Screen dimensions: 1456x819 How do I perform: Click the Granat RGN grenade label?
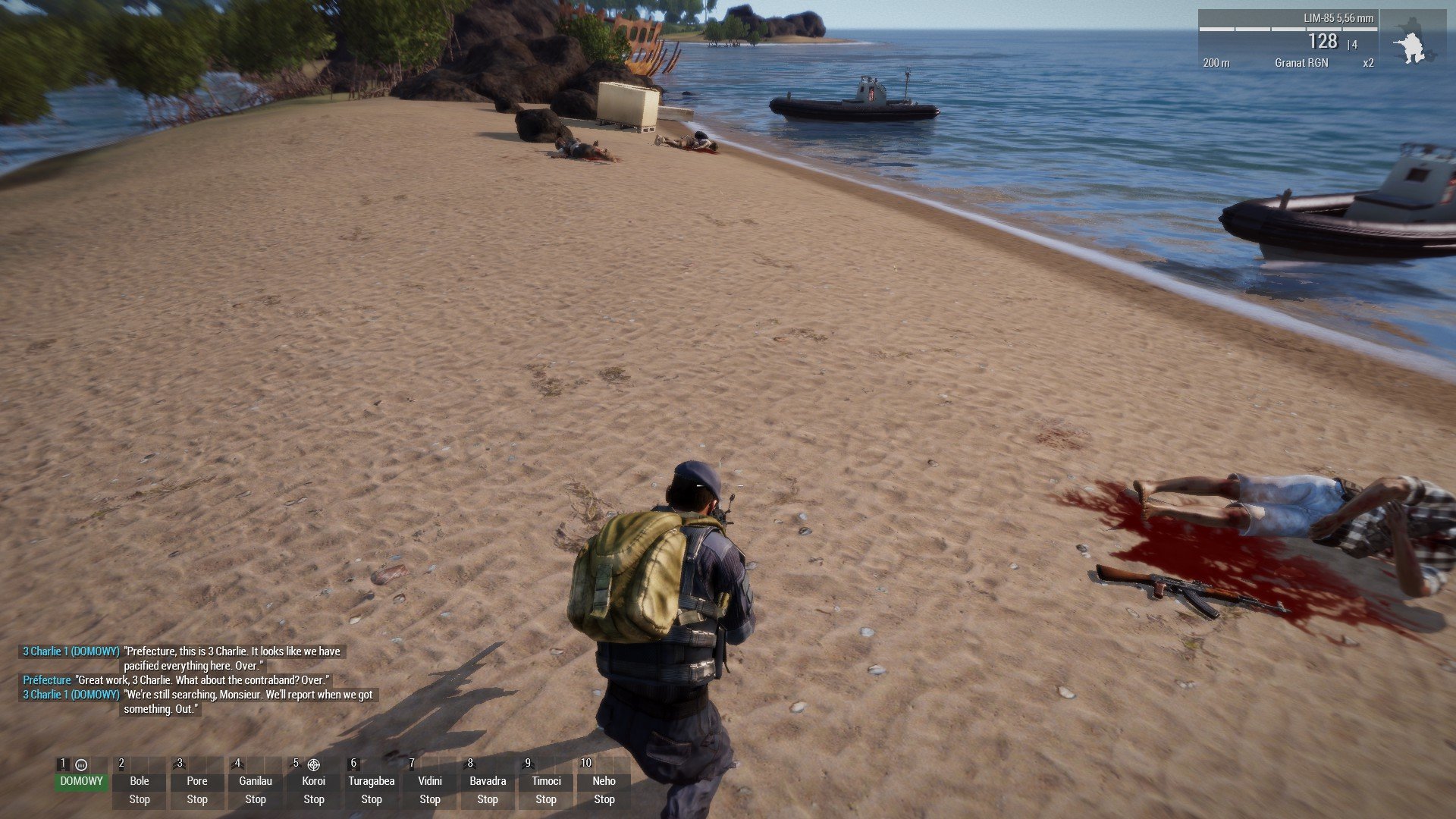pos(1301,63)
